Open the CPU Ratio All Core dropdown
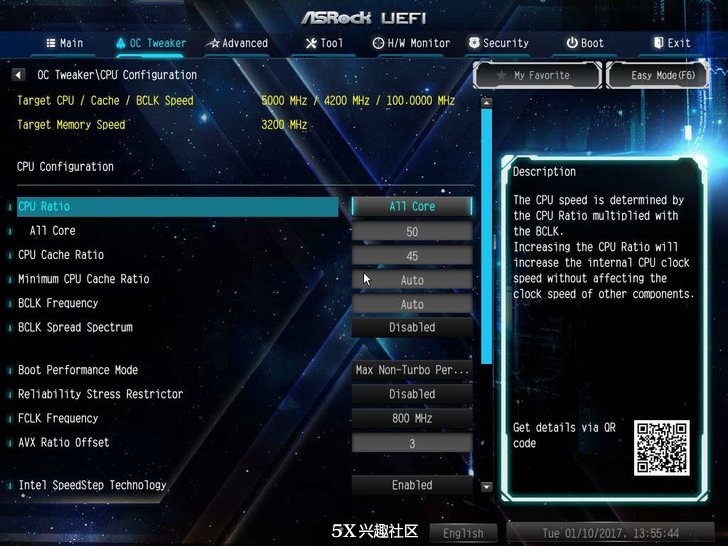 click(x=411, y=206)
